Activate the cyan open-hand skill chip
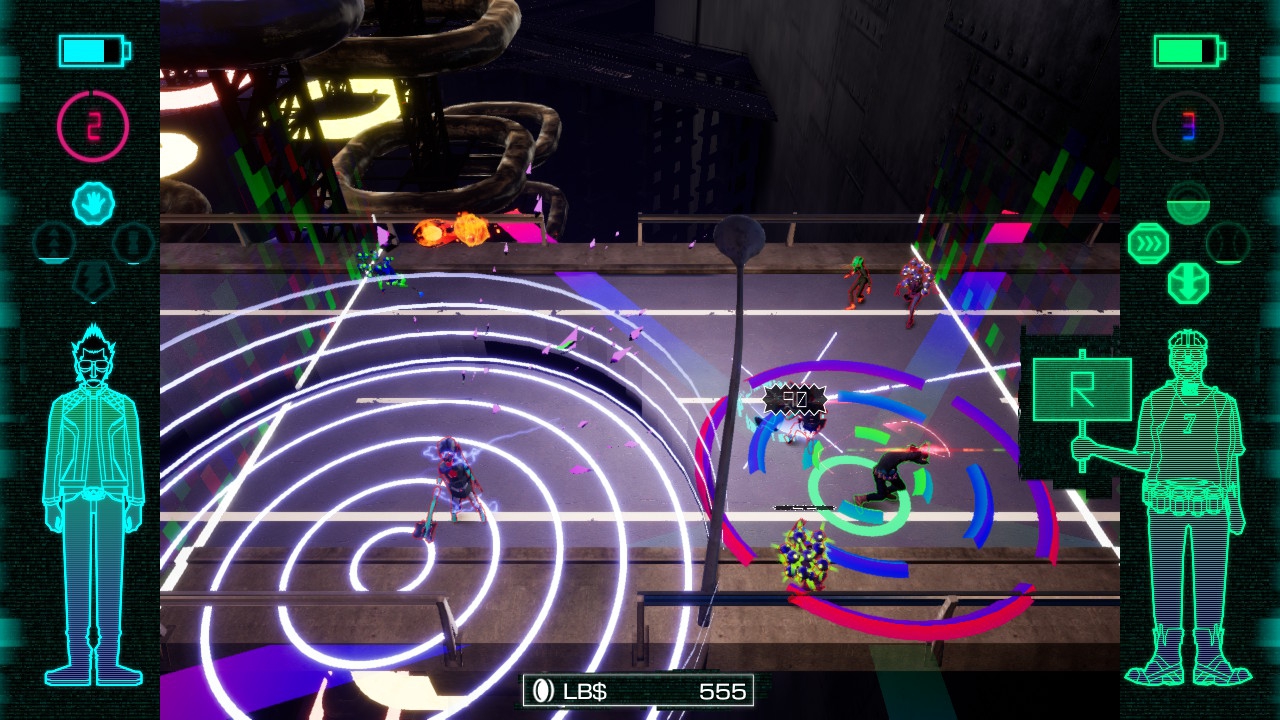Screen dimensions: 1280x720 click(93, 204)
